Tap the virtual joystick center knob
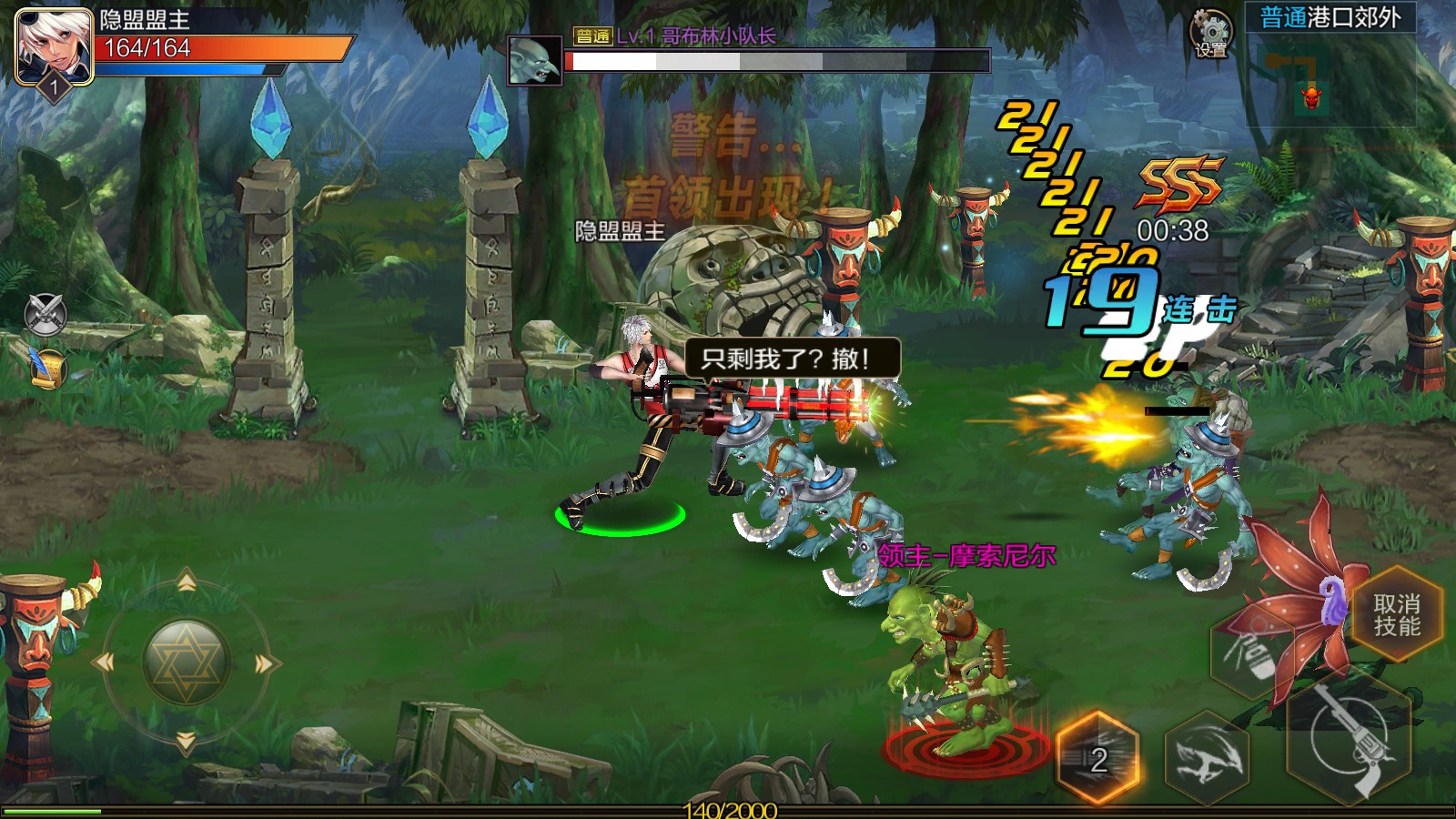 point(187,662)
